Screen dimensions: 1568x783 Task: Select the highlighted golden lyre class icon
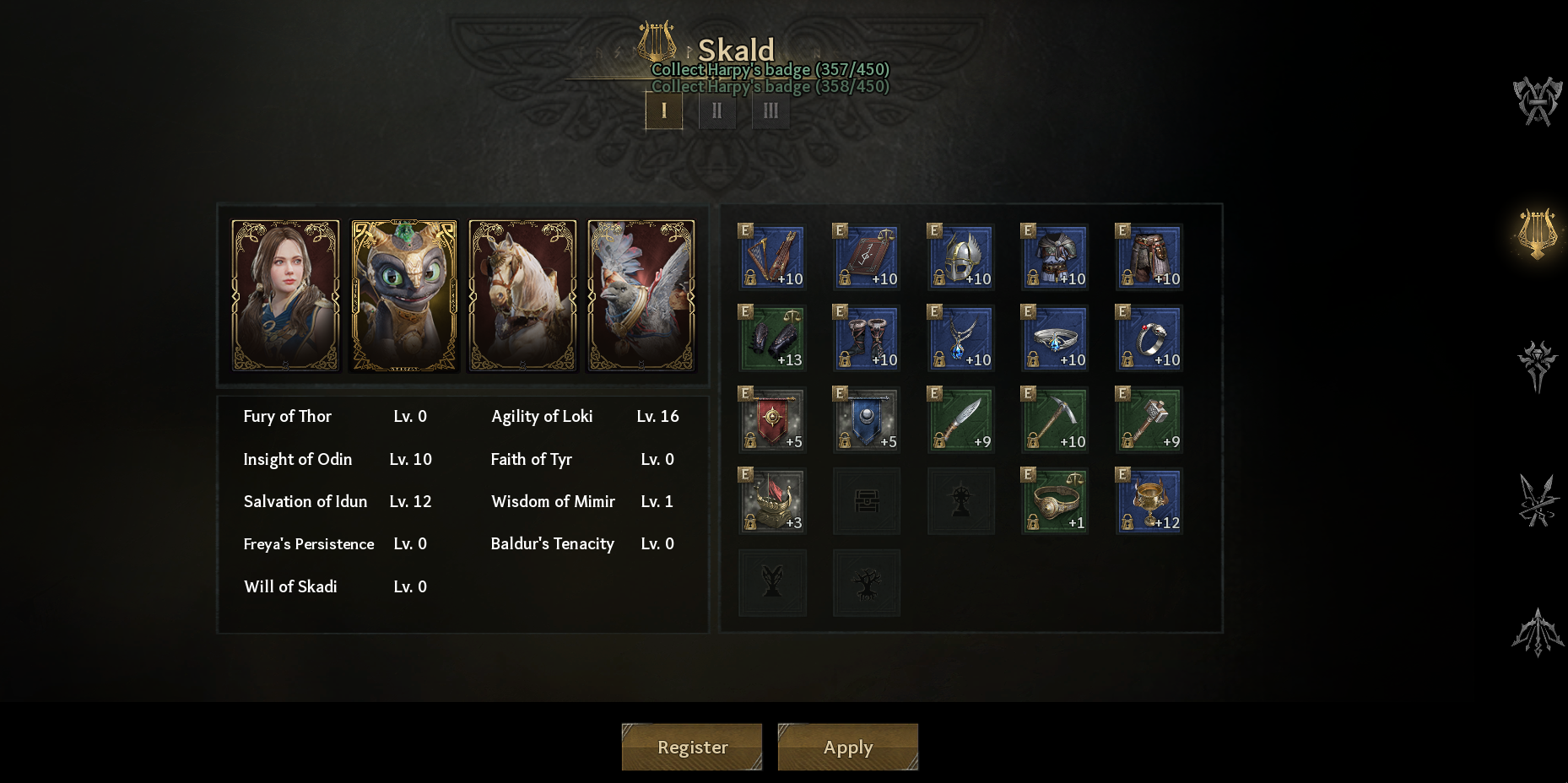(1538, 233)
